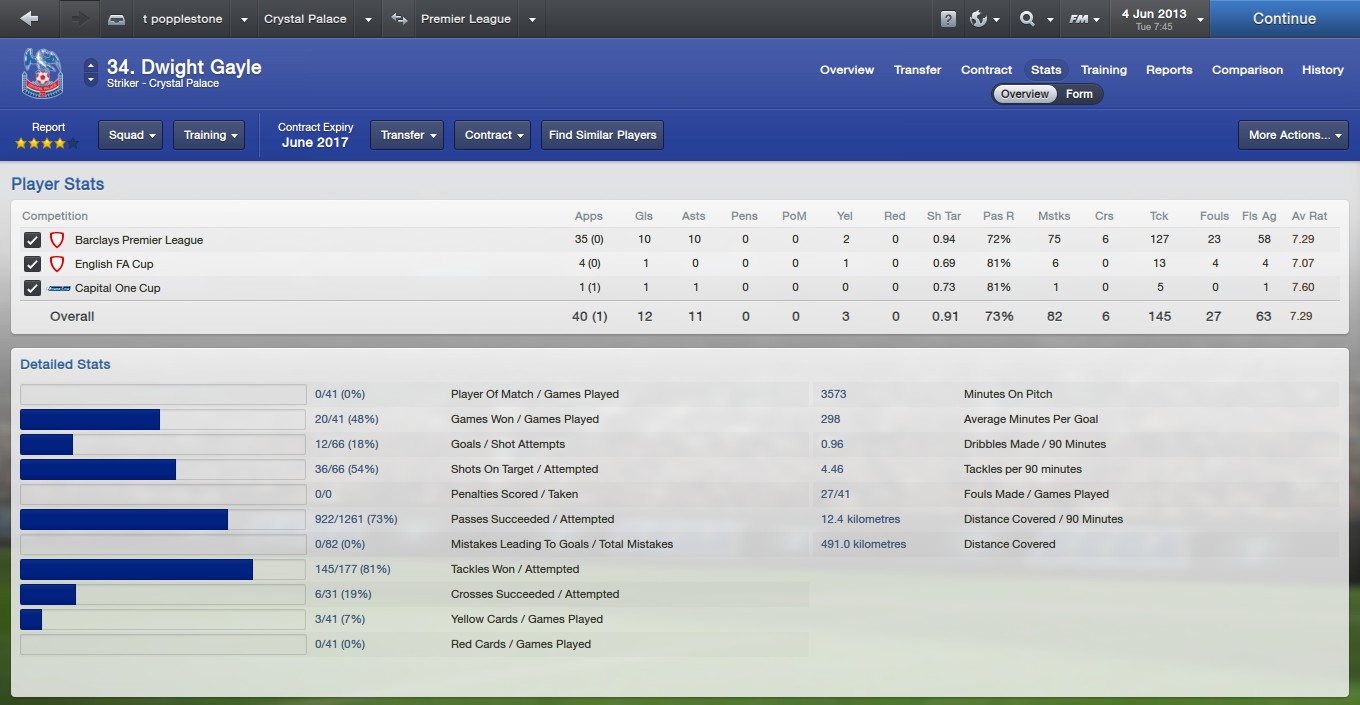Toggle the English FA Cup checkbox
The width and height of the screenshot is (1360, 705).
(x=32, y=264)
